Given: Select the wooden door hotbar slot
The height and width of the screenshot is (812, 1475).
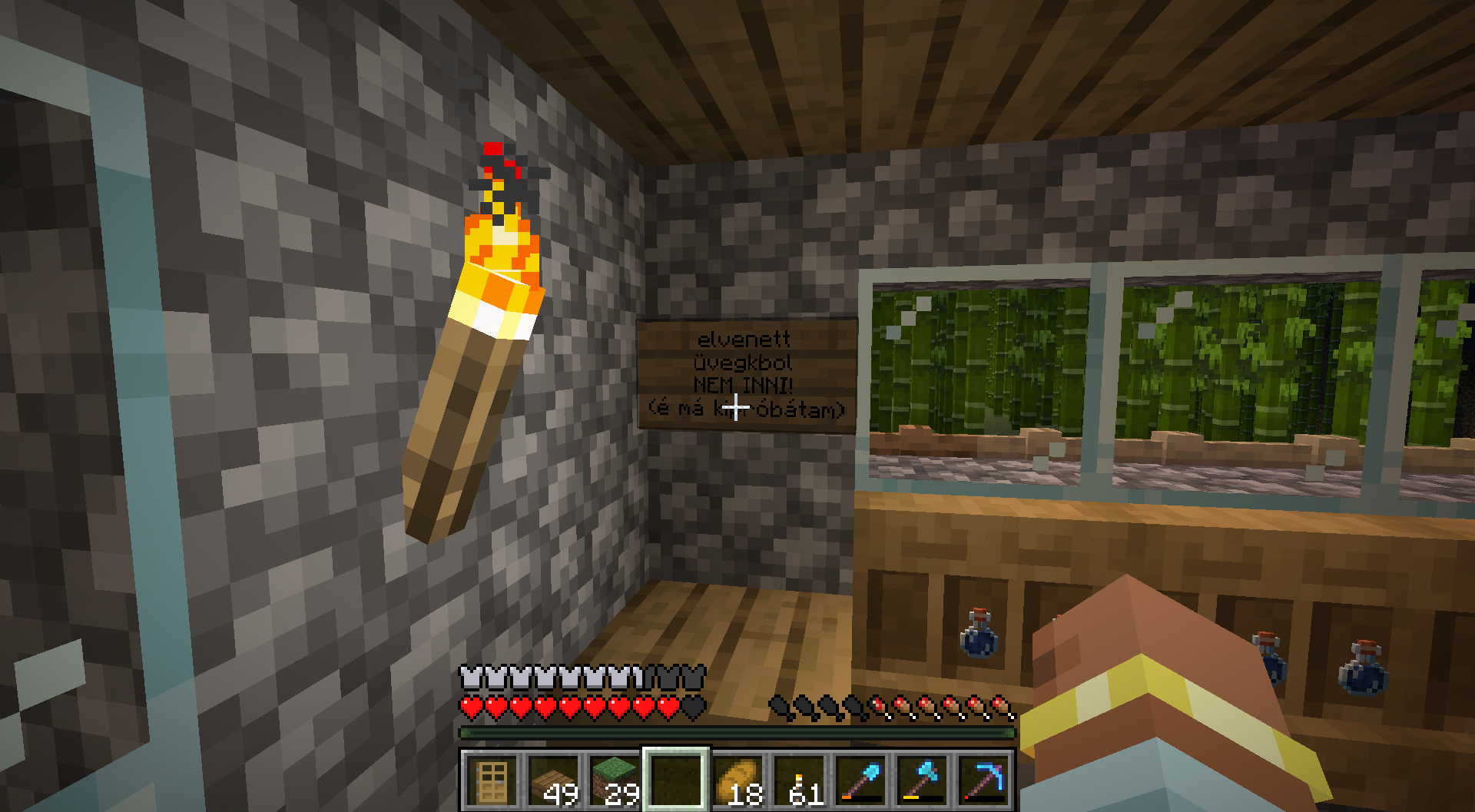Looking at the screenshot, I should coord(491,780).
